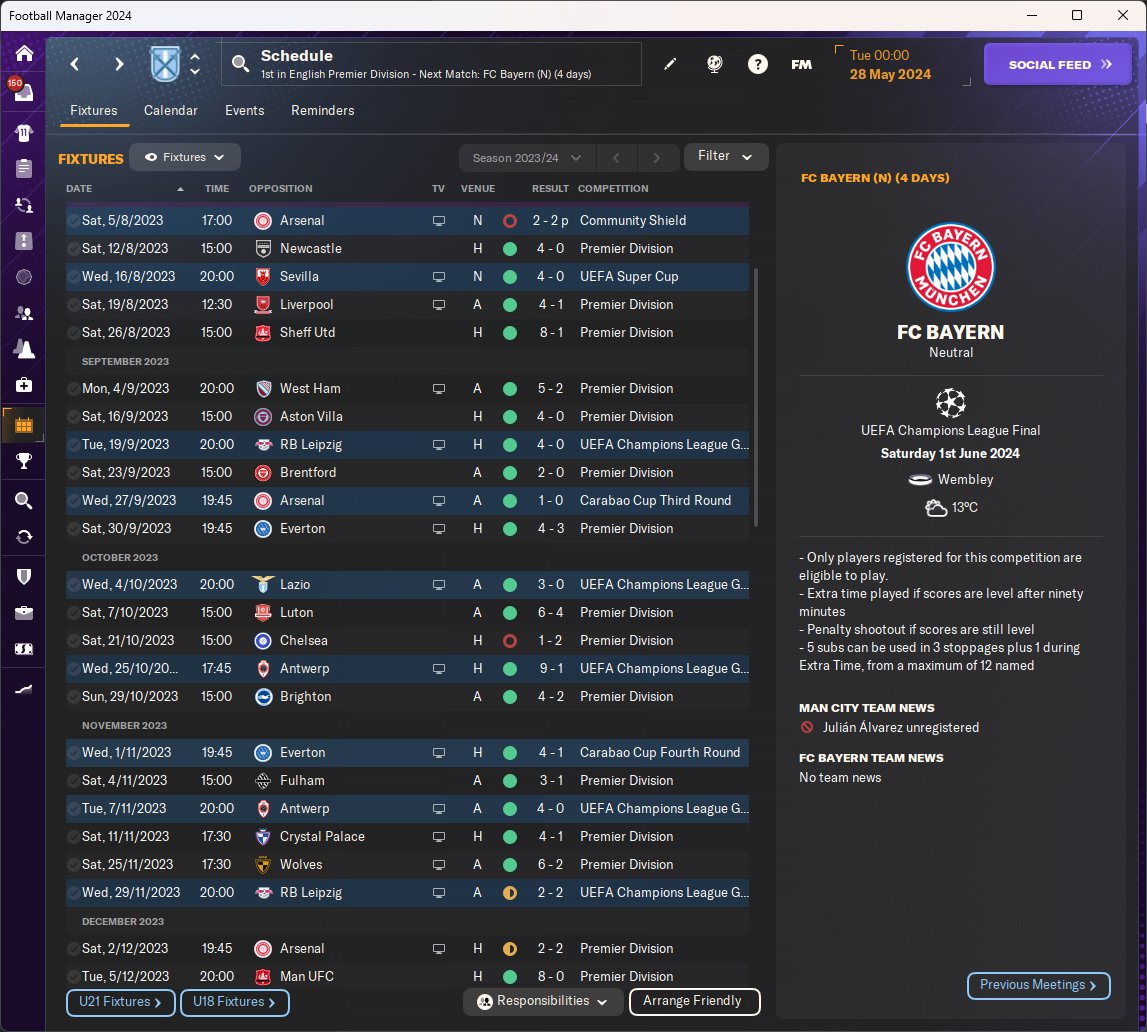Open the help question mark icon

point(758,64)
